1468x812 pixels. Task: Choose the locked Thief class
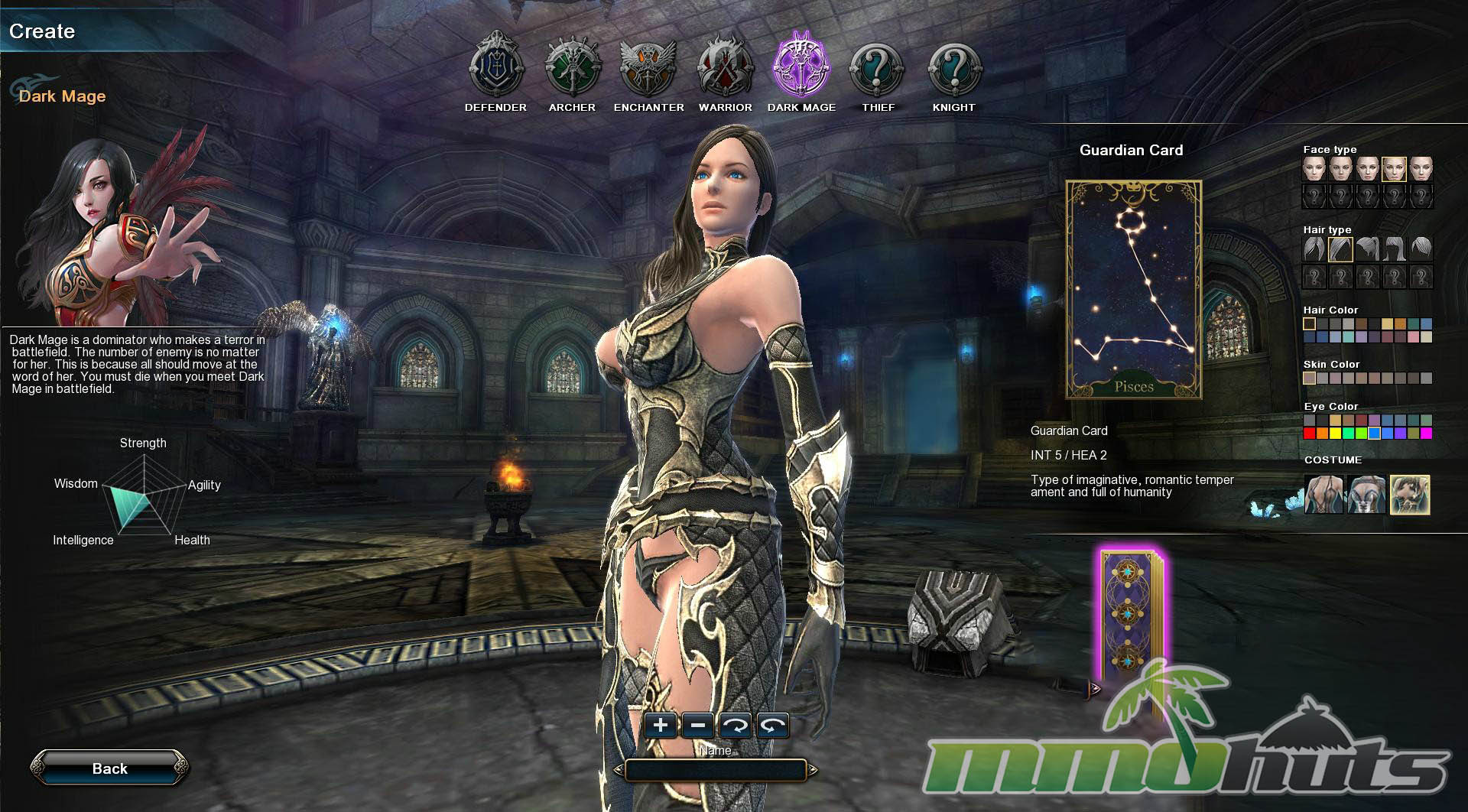pos(878,68)
